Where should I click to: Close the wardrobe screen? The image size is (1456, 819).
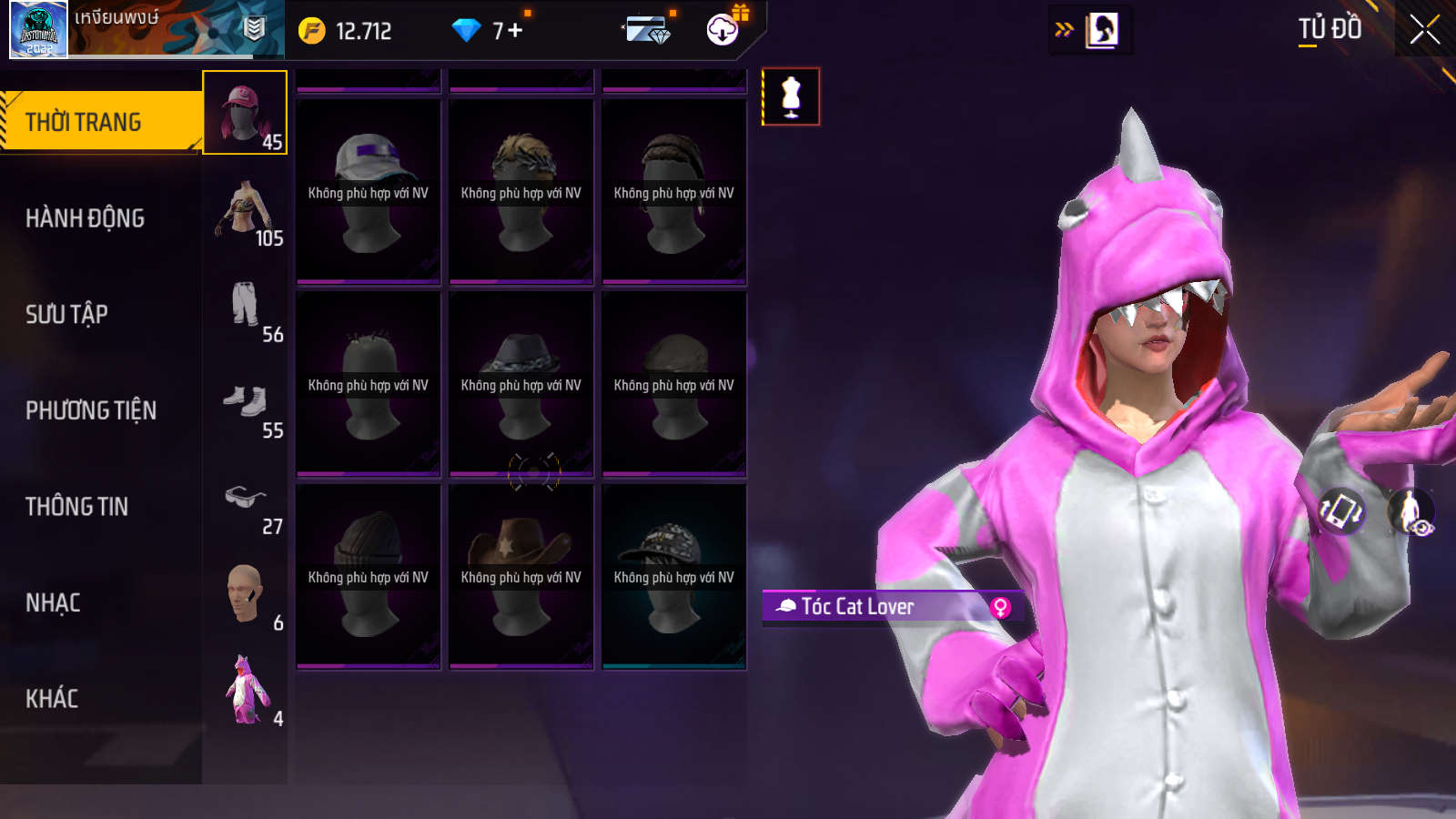[x=1424, y=30]
